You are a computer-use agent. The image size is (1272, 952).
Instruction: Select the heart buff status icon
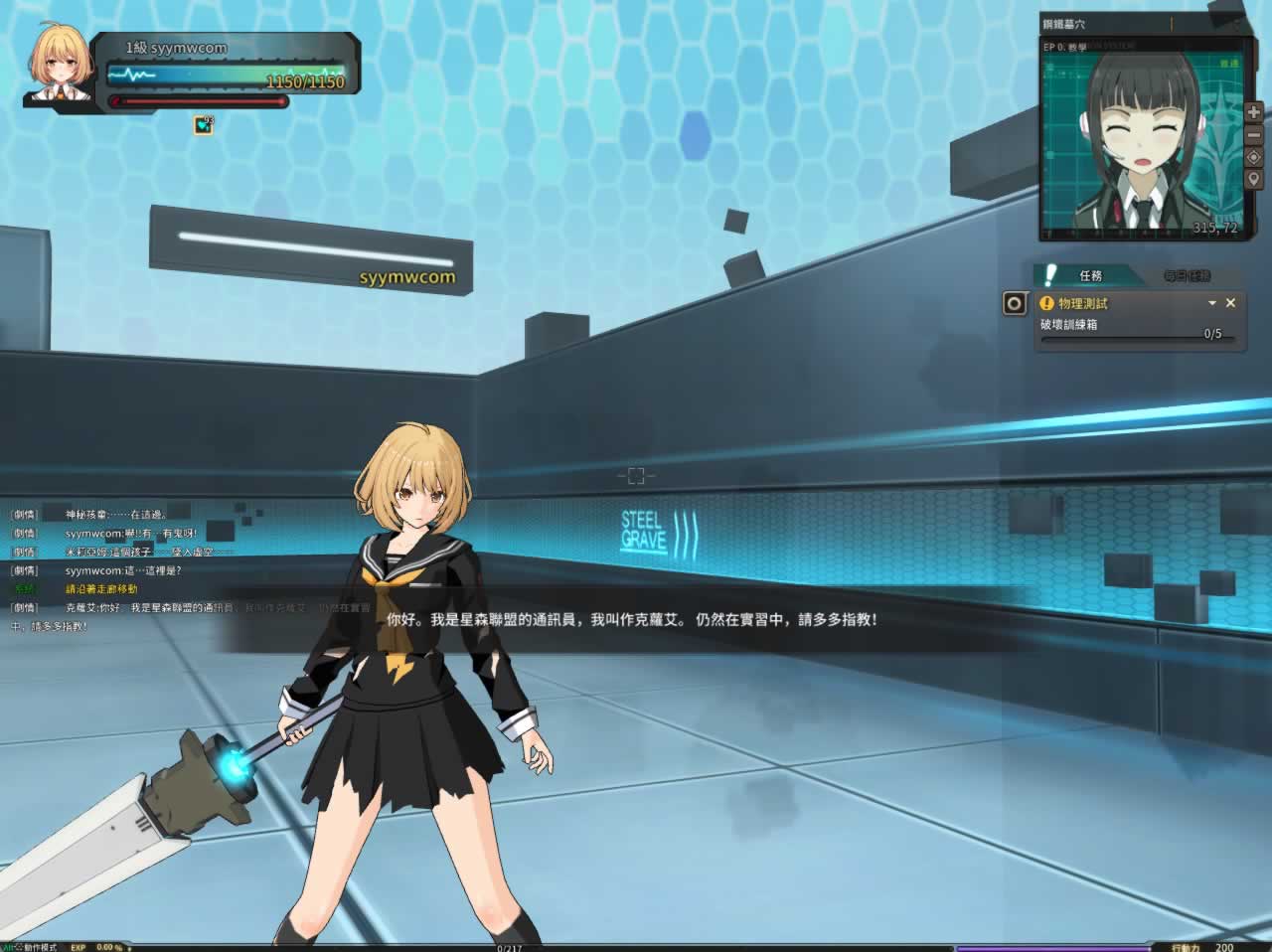(204, 125)
